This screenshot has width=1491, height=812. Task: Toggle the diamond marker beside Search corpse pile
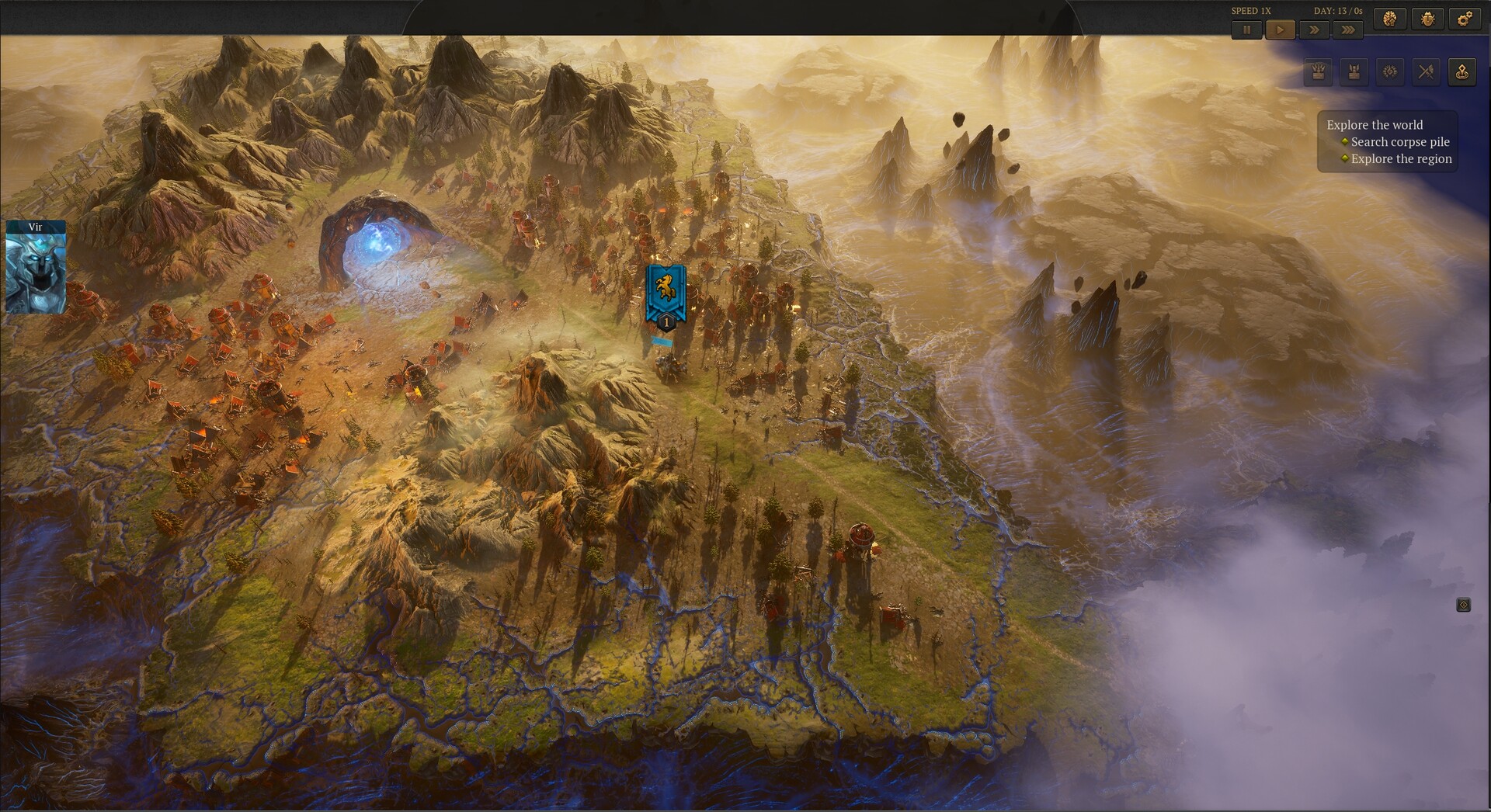(1344, 142)
